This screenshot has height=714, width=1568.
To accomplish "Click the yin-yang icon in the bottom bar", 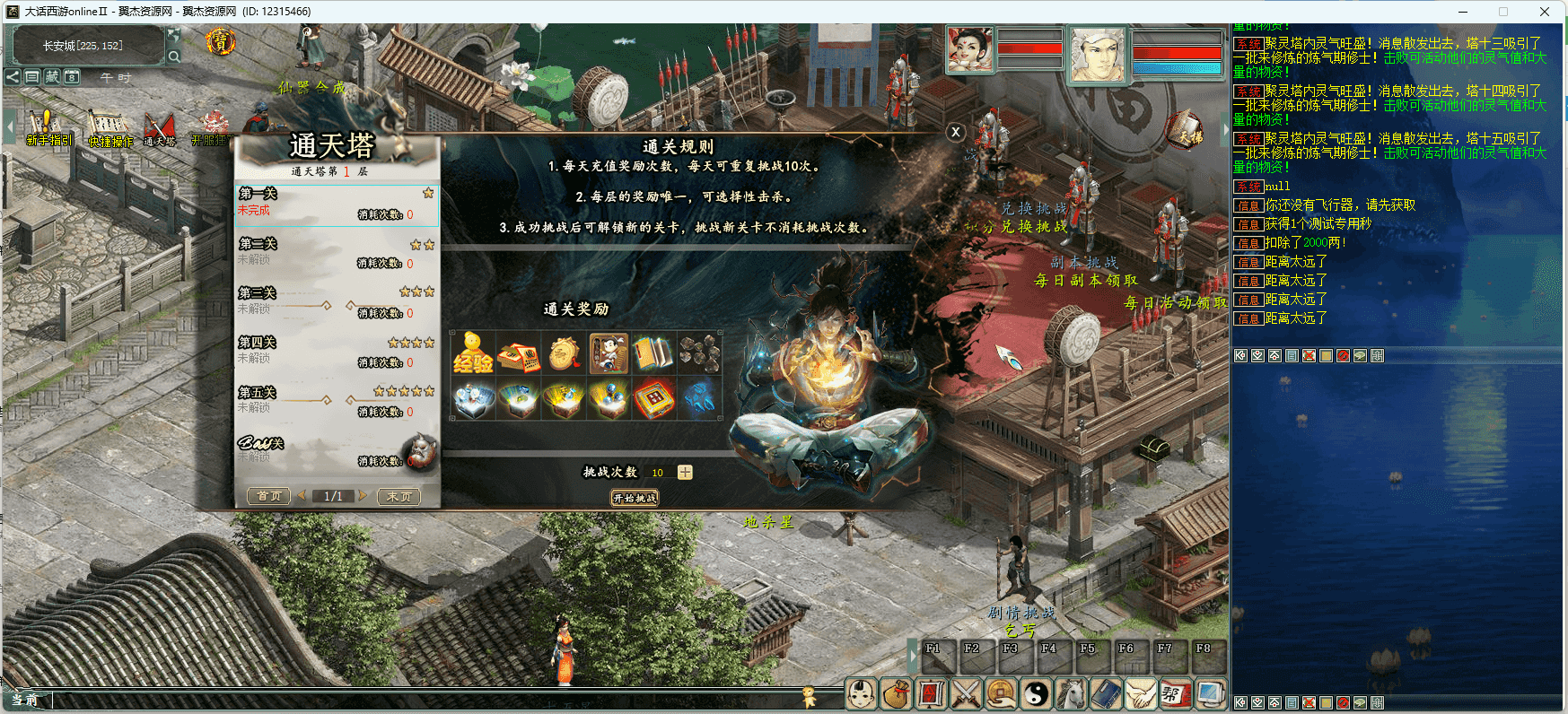I will pos(1037,693).
